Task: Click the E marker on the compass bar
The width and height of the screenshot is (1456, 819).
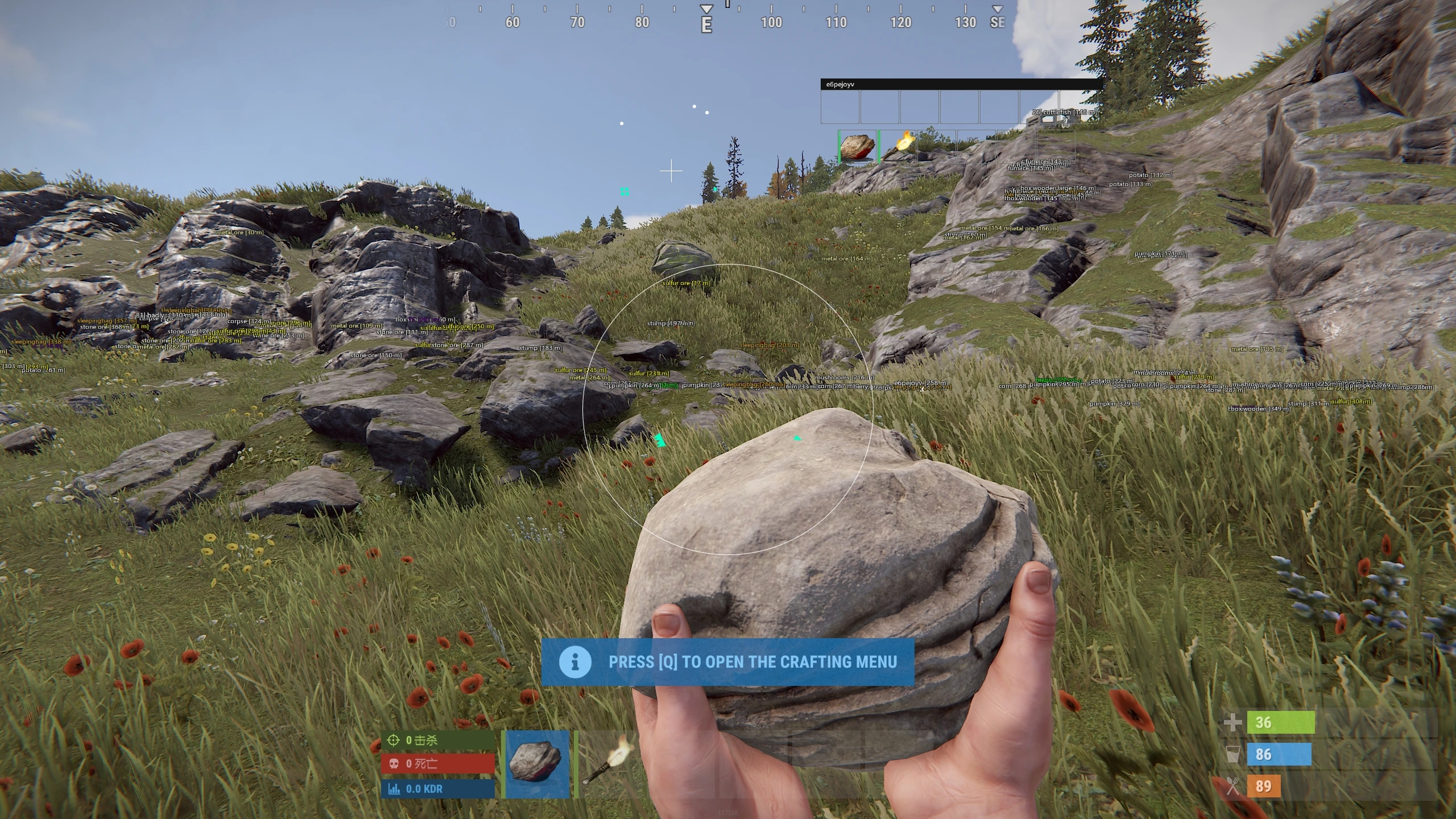Action: (x=707, y=24)
